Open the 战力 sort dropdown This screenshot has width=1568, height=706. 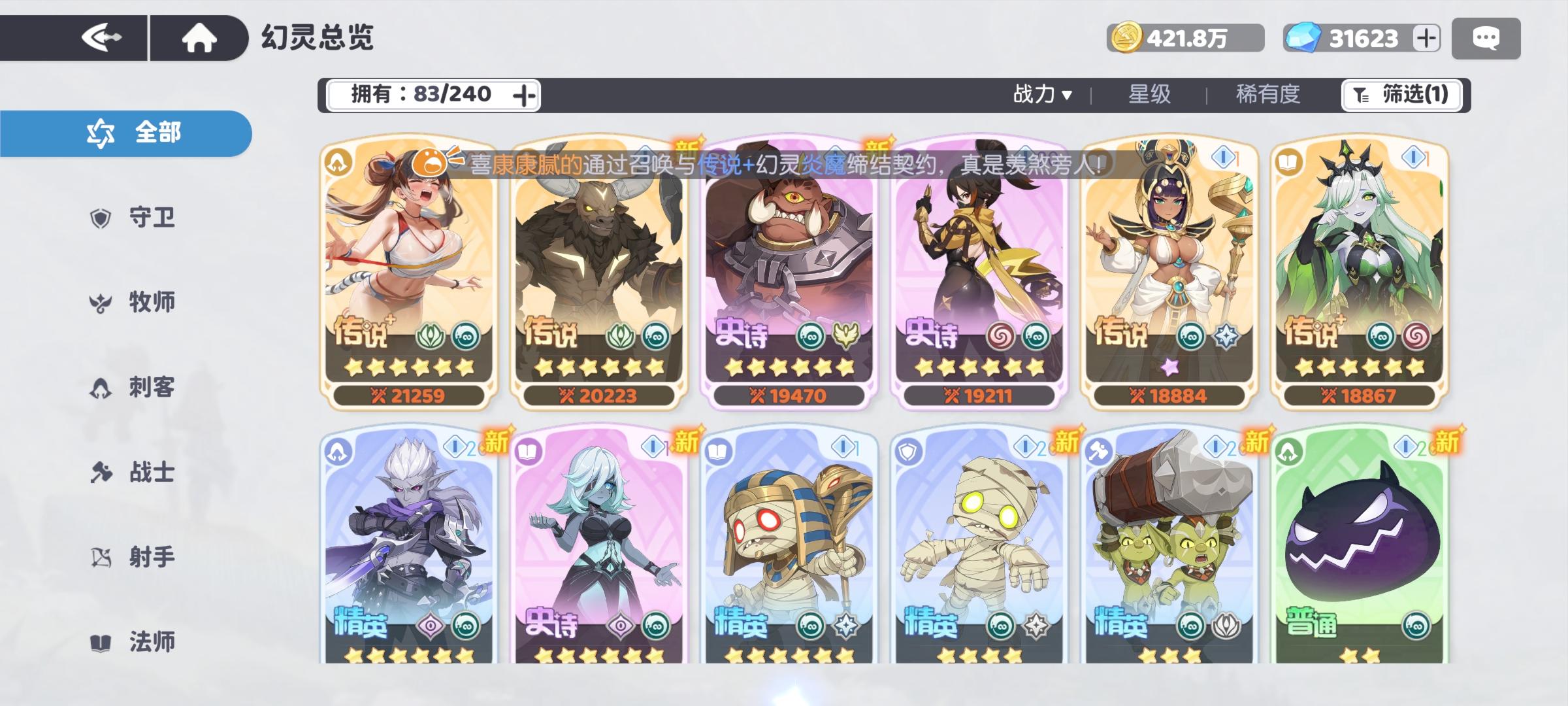(1041, 93)
